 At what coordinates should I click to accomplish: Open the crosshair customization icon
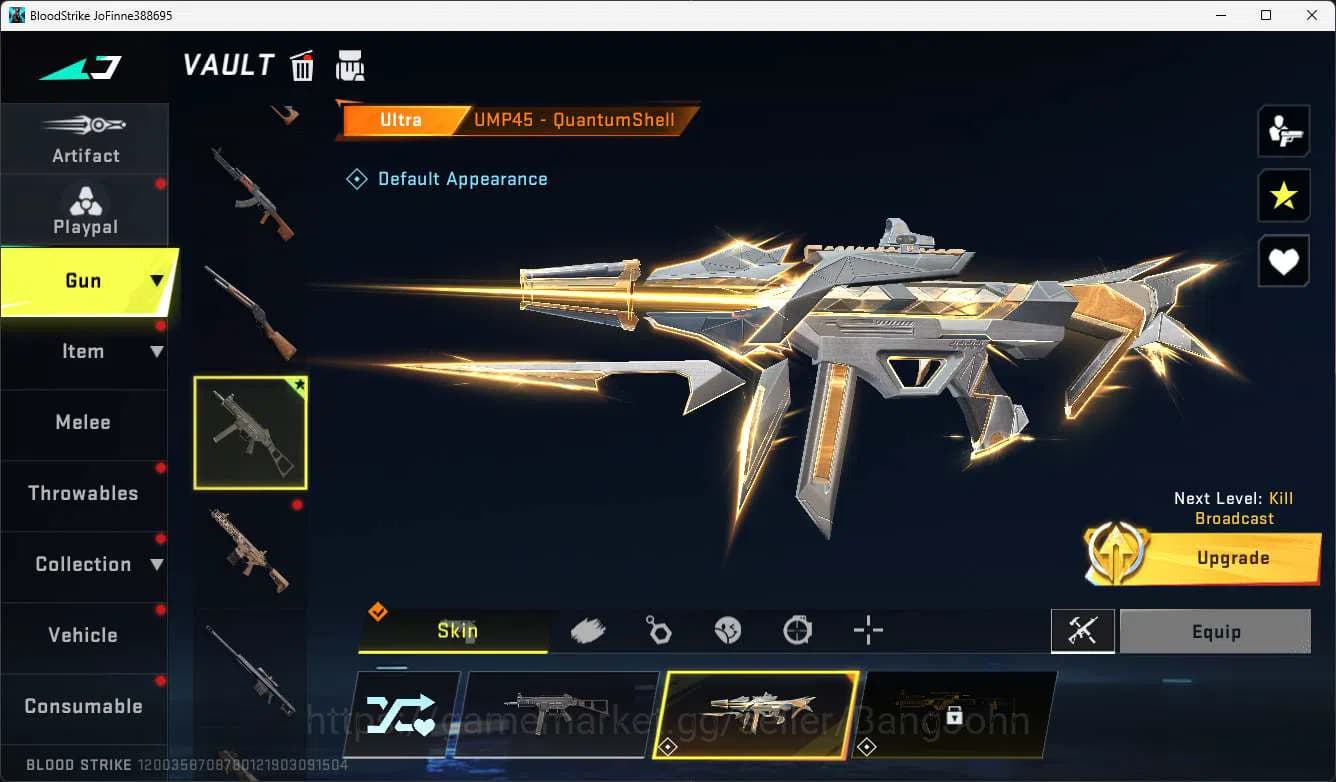pyautogui.click(x=867, y=630)
